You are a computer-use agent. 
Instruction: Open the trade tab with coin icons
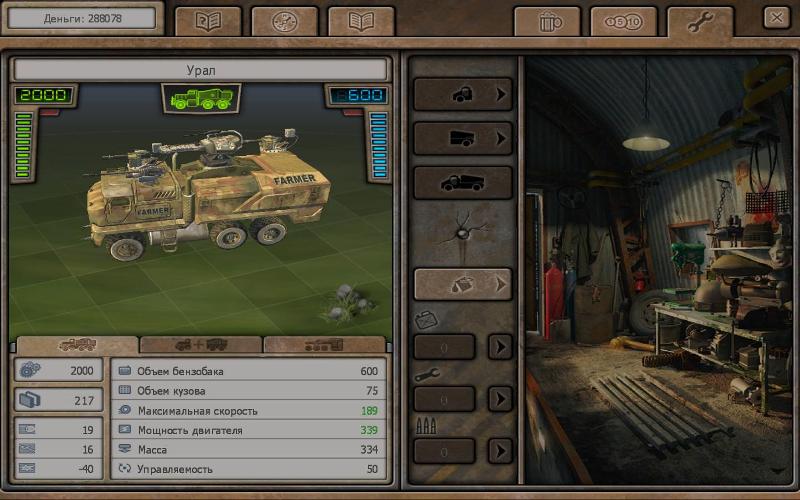623,21
